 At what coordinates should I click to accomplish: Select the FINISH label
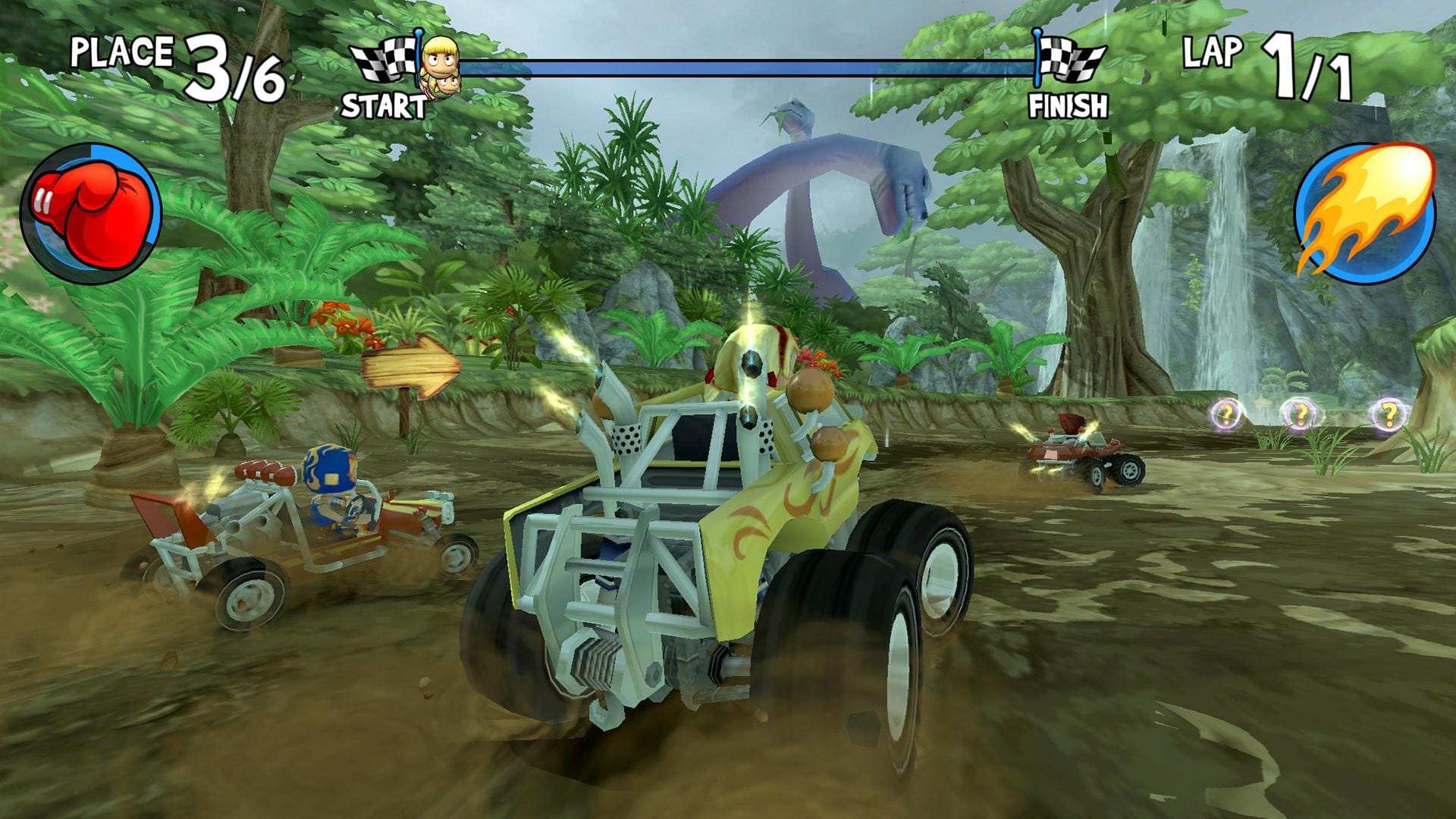pos(1069,104)
